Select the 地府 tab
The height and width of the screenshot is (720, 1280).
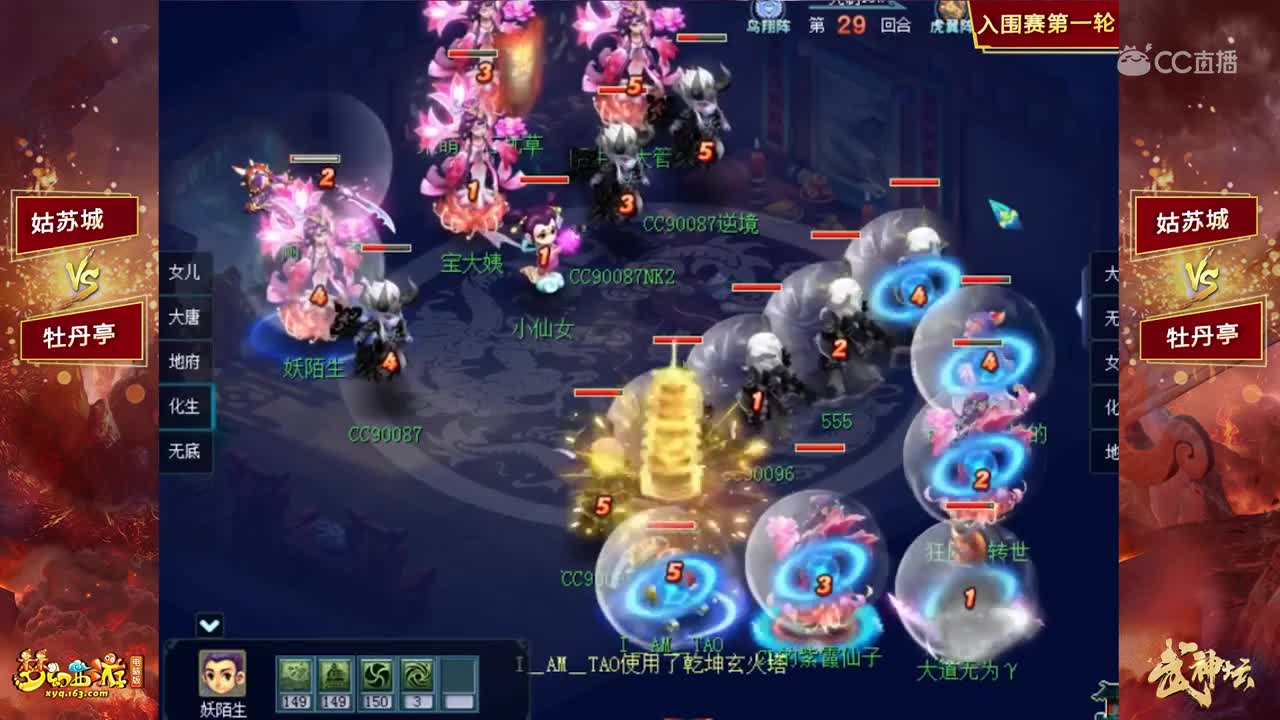(x=186, y=363)
